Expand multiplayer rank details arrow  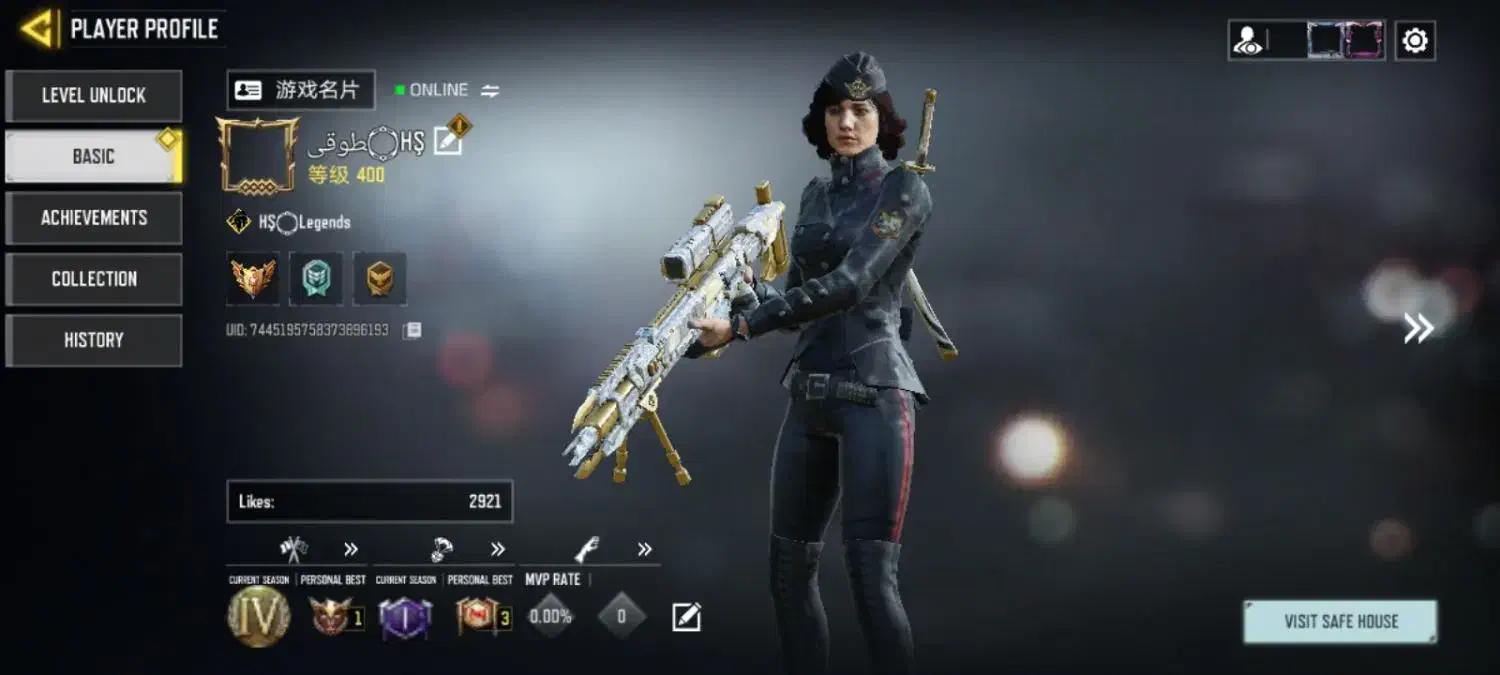(x=351, y=549)
